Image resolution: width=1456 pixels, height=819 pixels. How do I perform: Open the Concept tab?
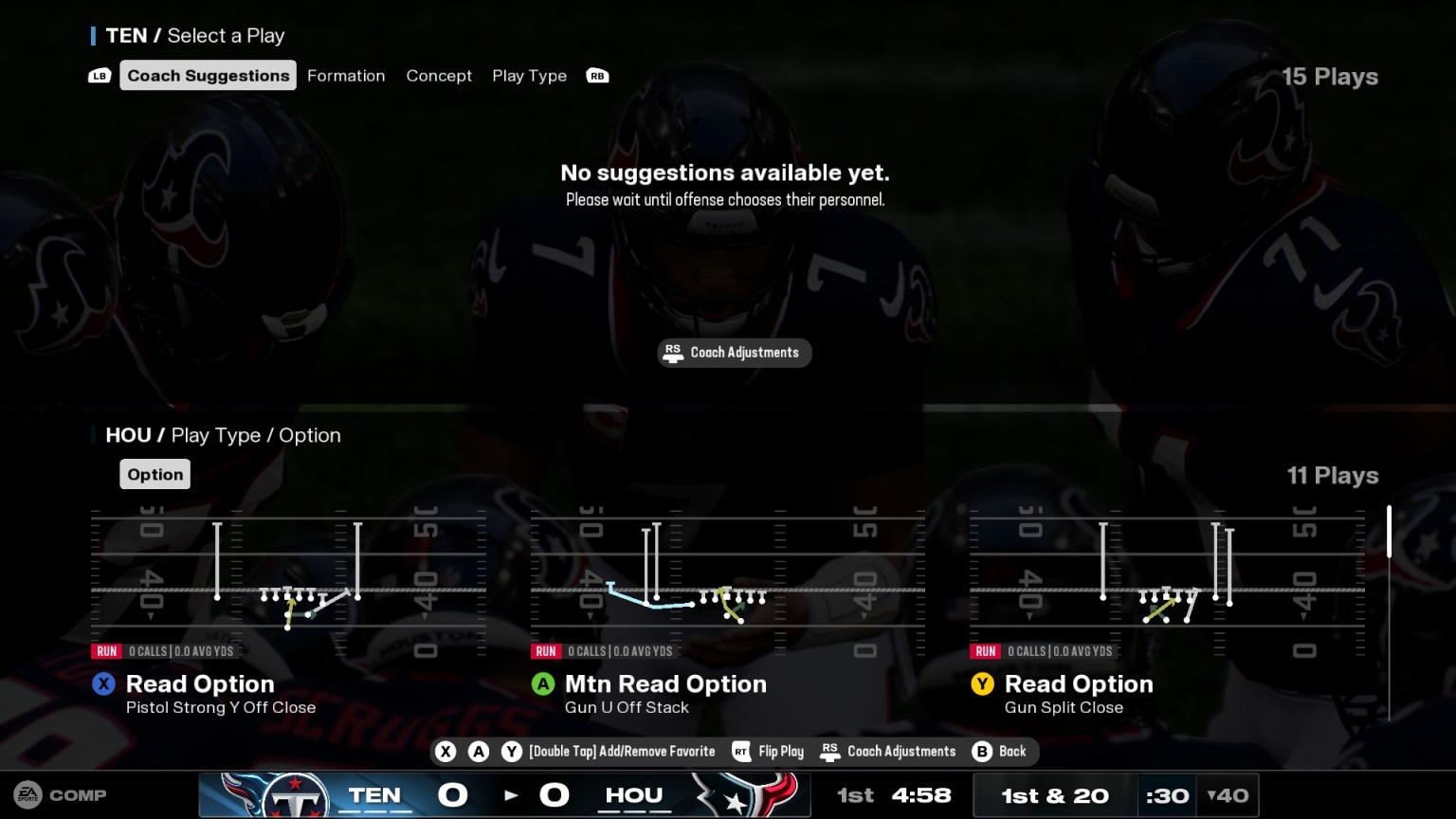tap(439, 75)
